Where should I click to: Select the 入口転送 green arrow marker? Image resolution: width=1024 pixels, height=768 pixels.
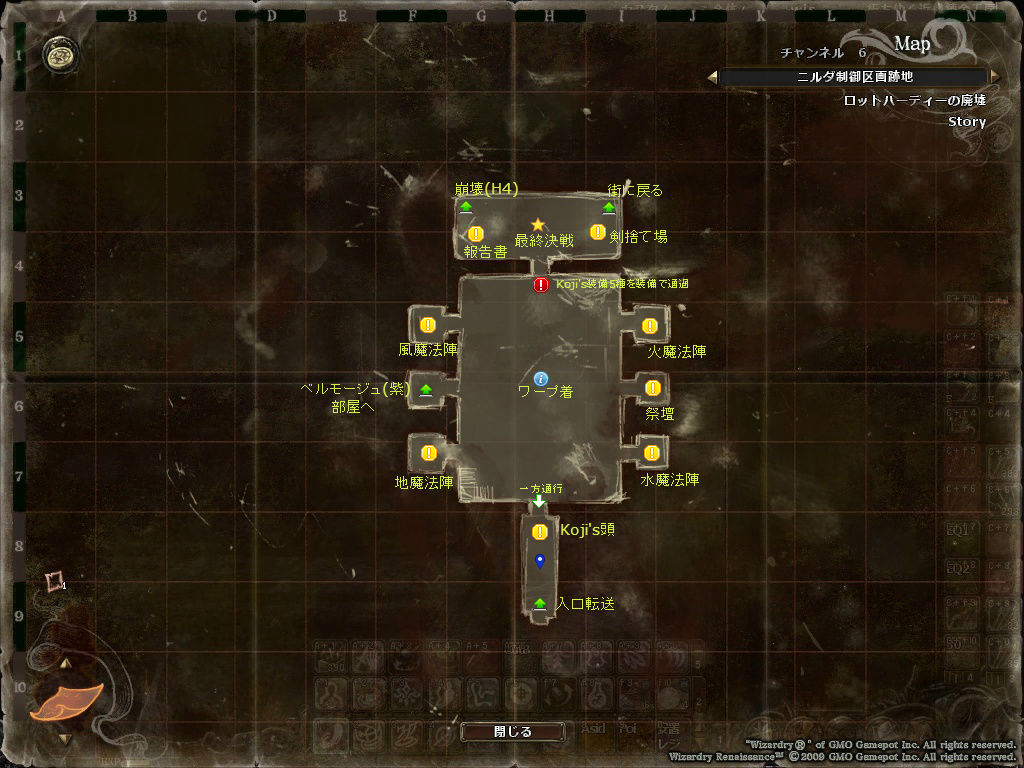click(x=540, y=604)
